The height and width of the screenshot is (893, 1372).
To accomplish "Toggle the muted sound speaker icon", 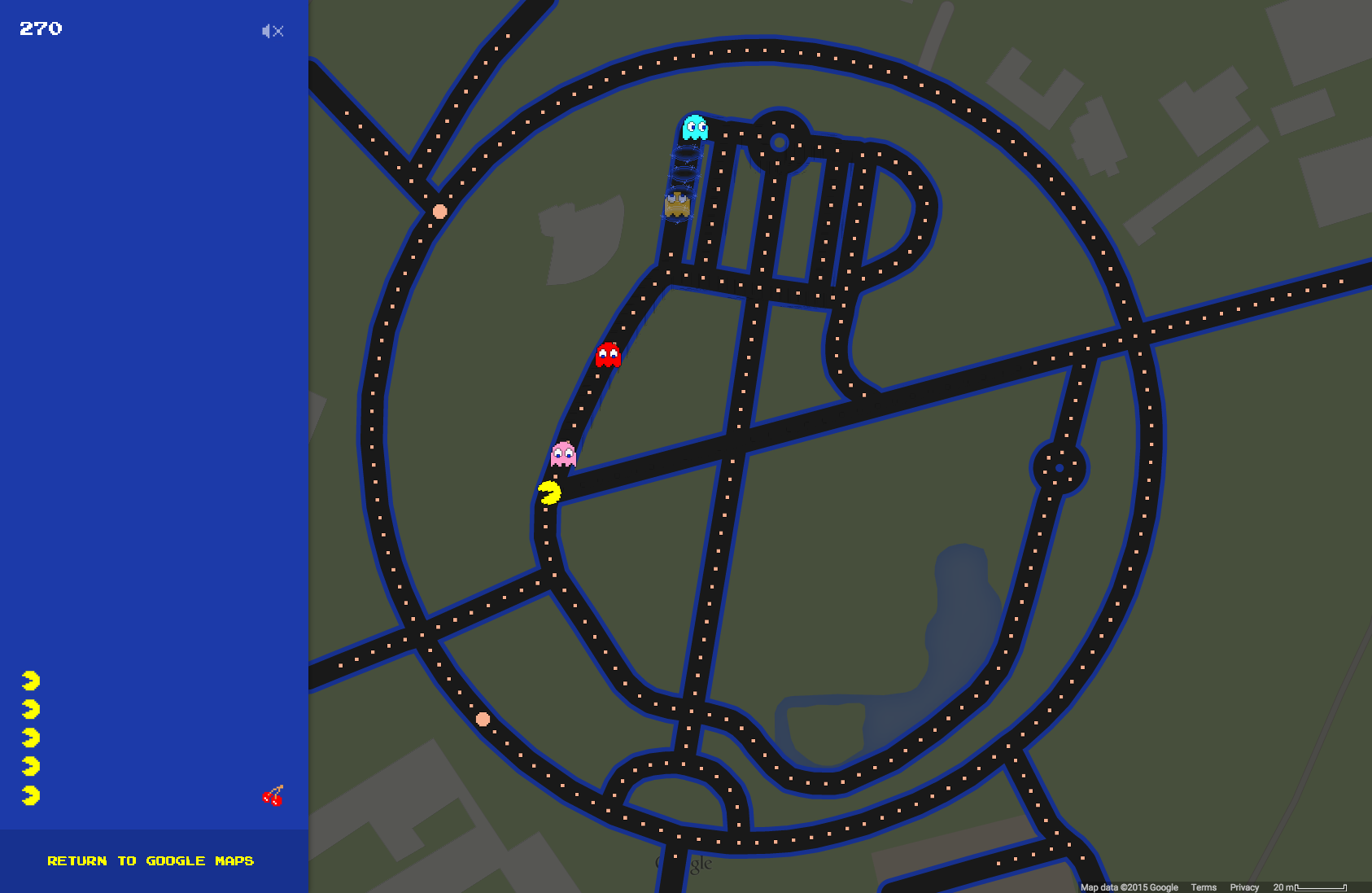I will [x=273, y=31].
